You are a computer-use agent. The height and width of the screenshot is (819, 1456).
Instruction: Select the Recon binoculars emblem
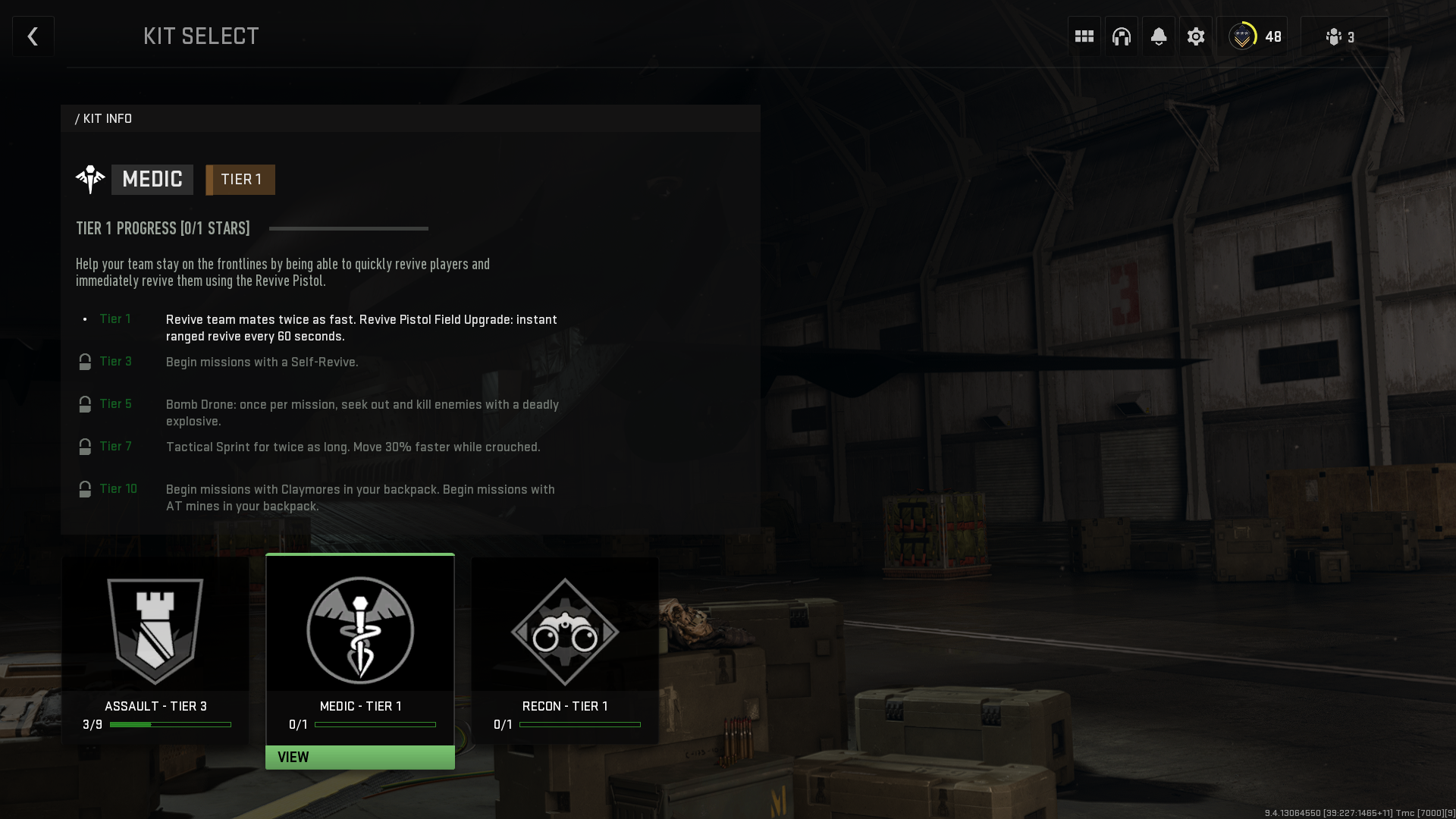tap(564, 632)
